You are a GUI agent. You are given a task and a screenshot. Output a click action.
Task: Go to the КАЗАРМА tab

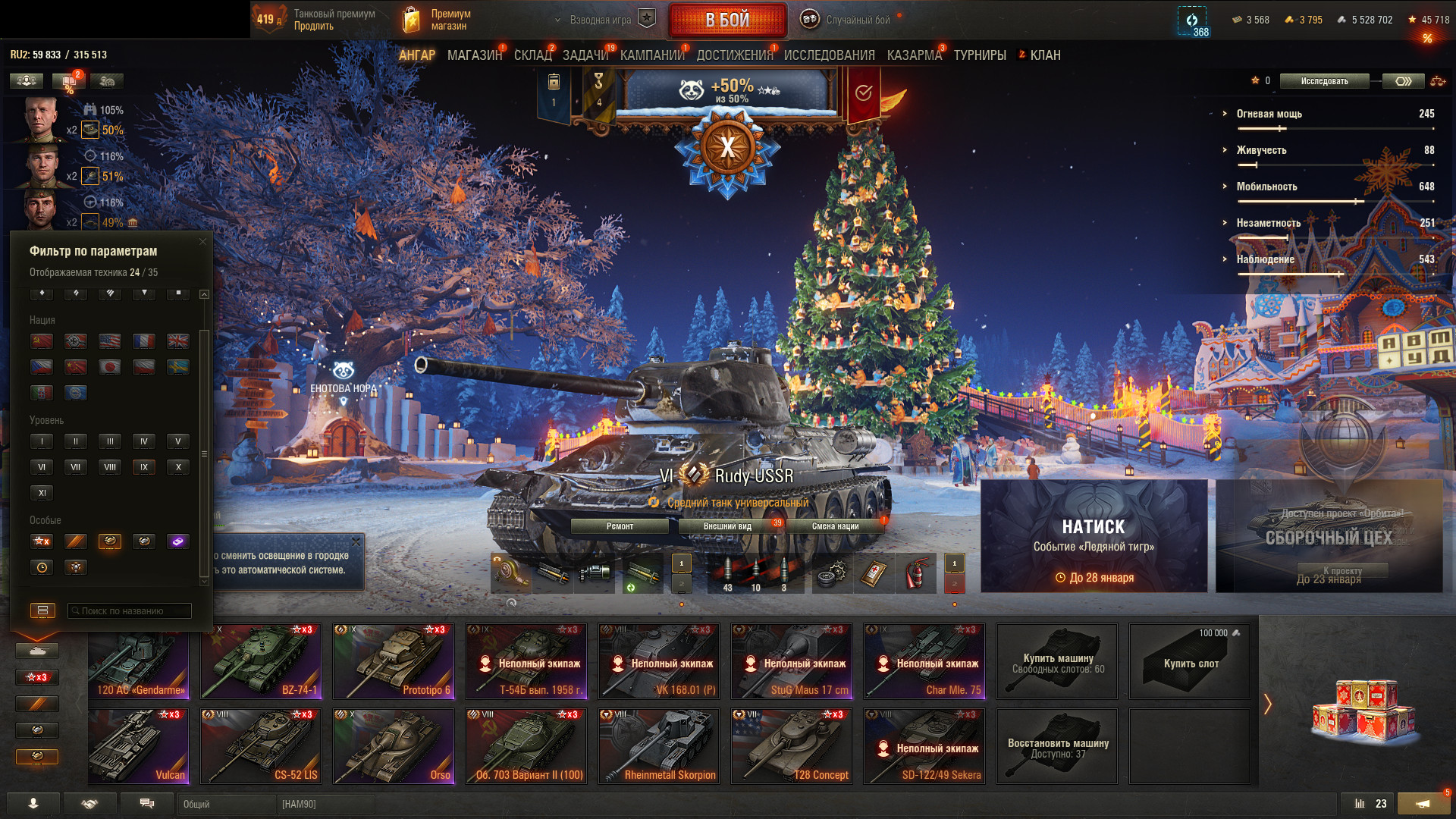(914, 55)
